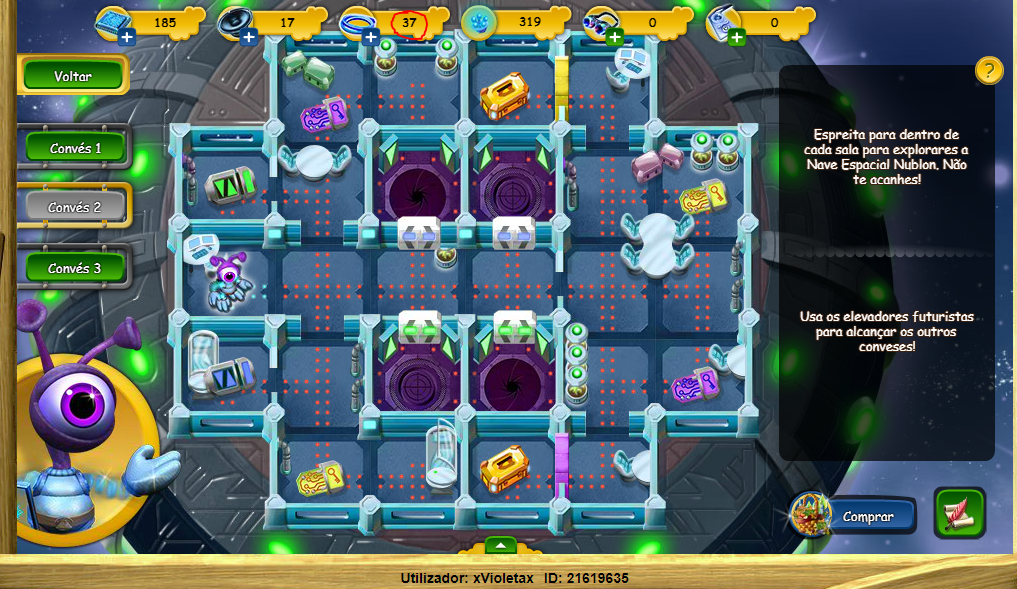Switch to Convés 1 deck
Image resolution: width=1017 pixels, height=589 pixels.
click(x=75, y=148)
